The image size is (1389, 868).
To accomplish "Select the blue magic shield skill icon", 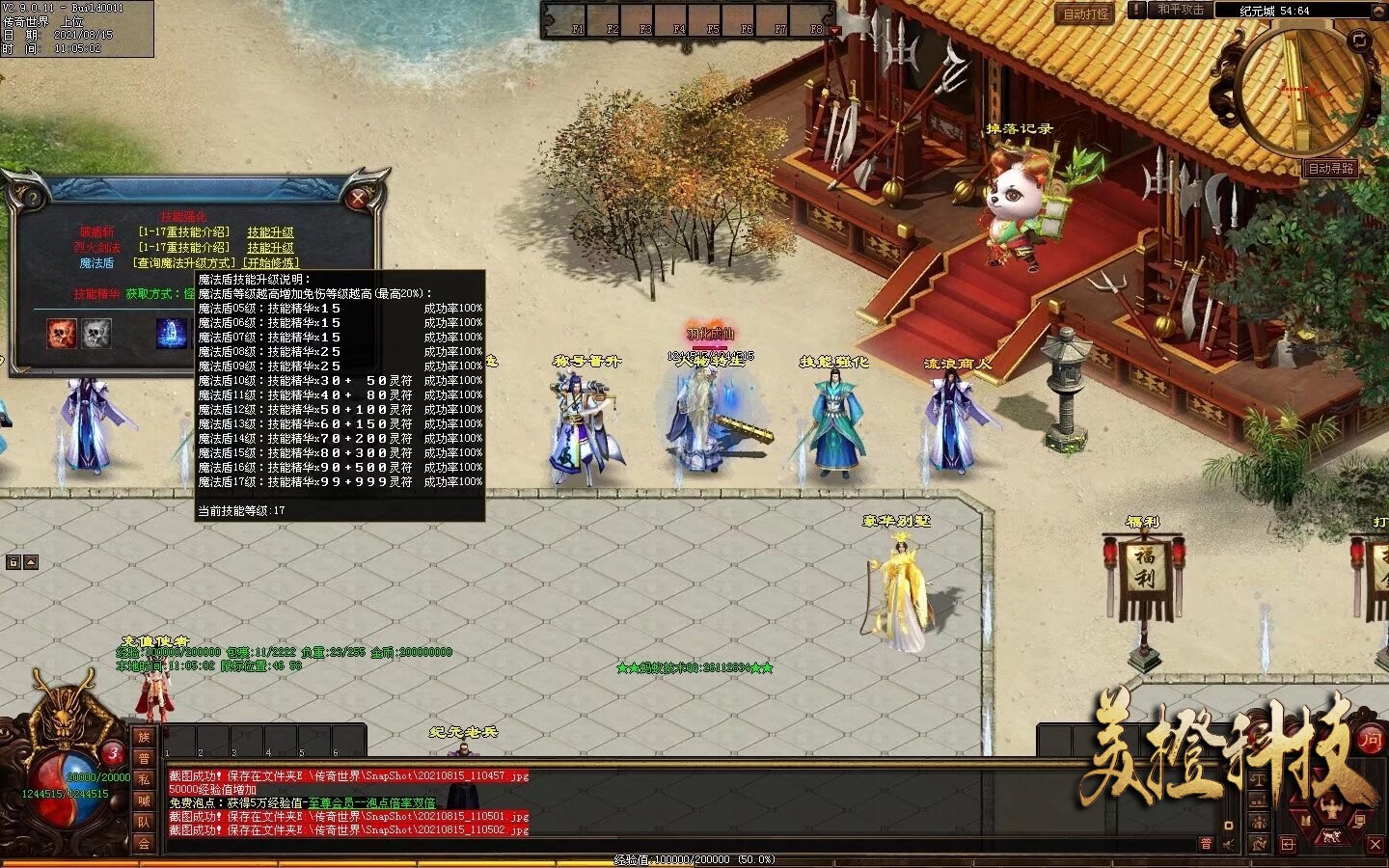I will click(x=172, y=334).
